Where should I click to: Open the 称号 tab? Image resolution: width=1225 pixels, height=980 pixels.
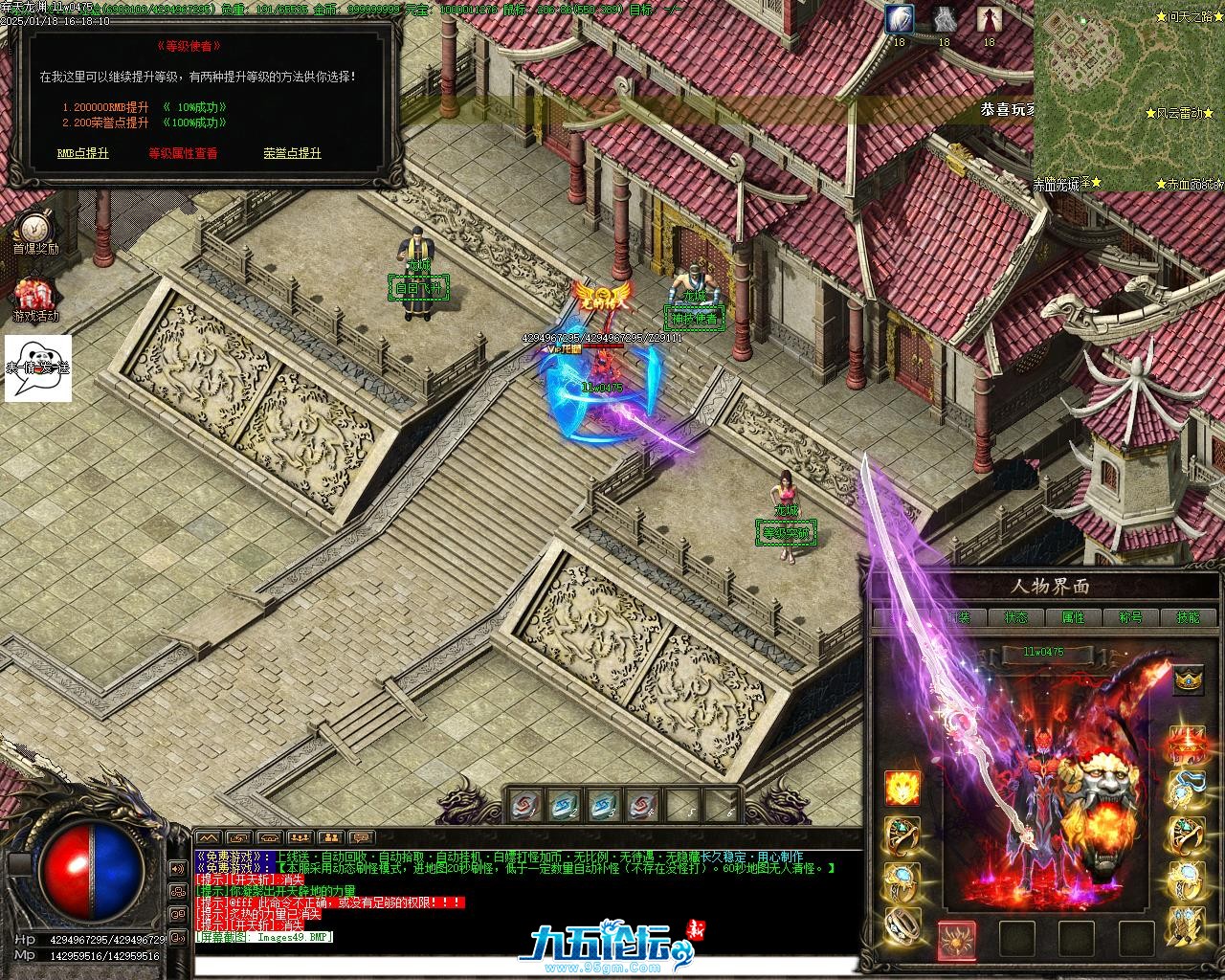[1130, 617]
